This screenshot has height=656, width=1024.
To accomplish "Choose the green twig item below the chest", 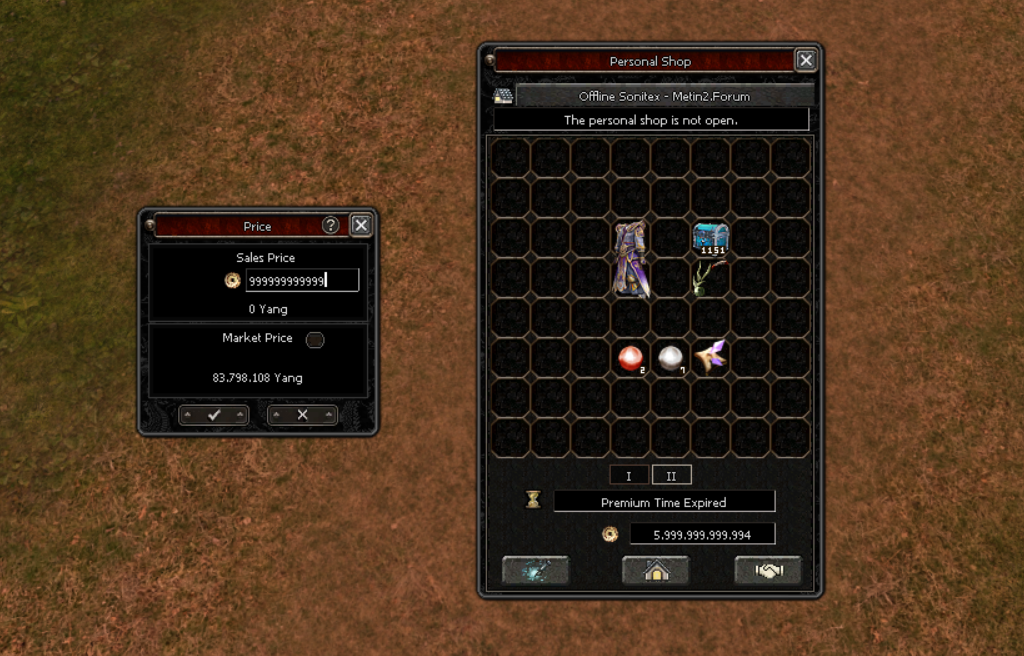I will click(x=710, y=278).
